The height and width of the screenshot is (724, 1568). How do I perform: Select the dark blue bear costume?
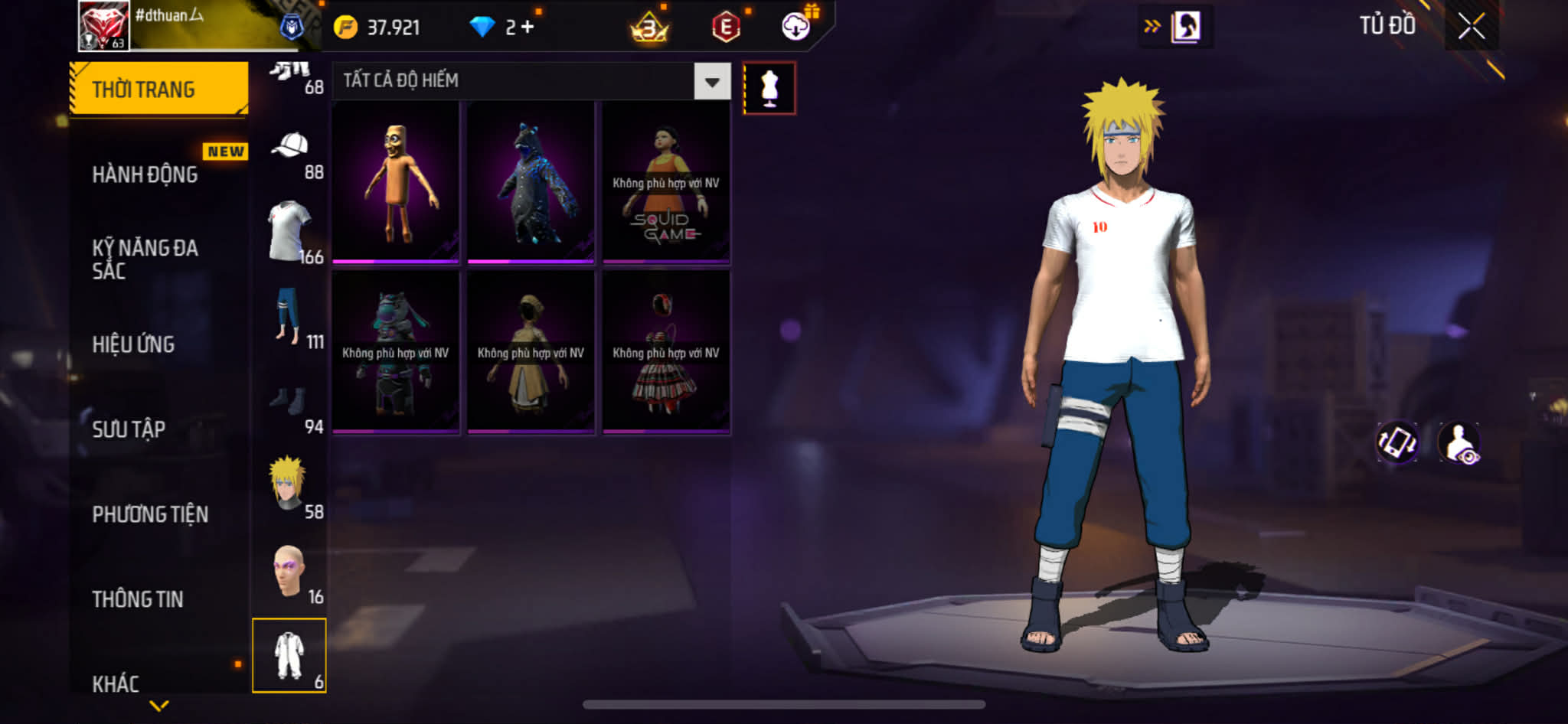point(531,182)
